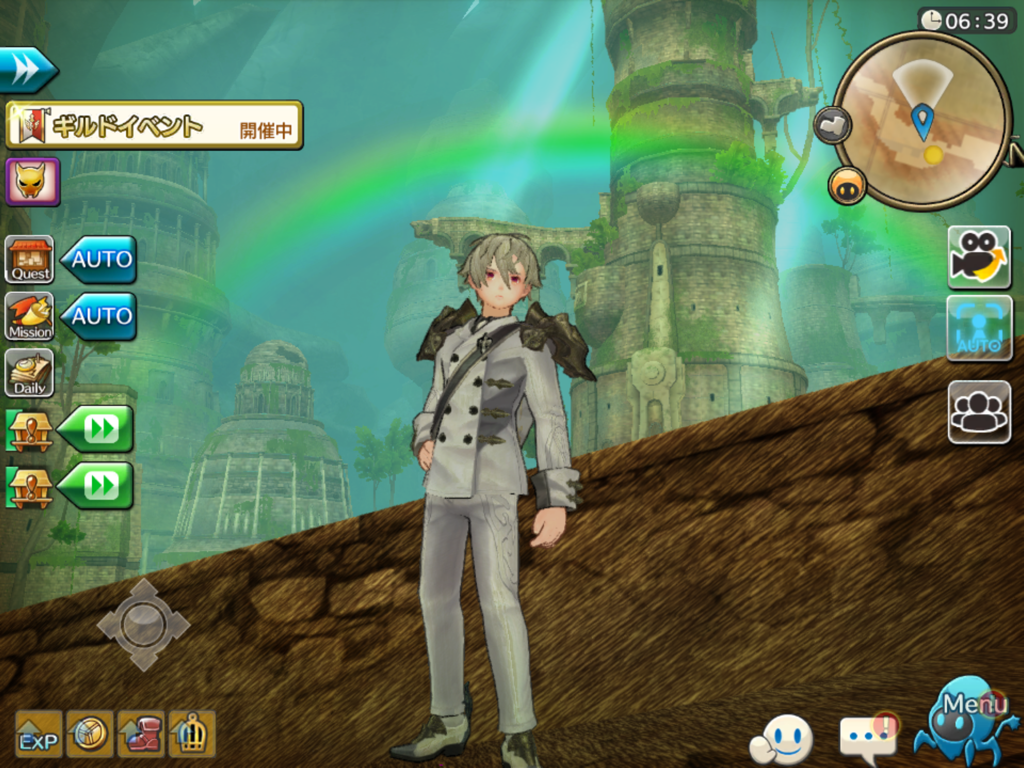Click the purple fox mask icon
1024x768 pixels.
33,181
